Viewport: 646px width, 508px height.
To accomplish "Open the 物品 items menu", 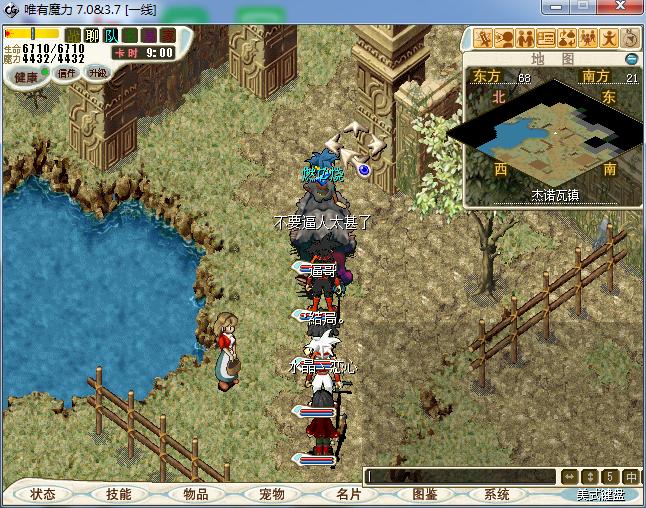I will [x=195, y=494].
